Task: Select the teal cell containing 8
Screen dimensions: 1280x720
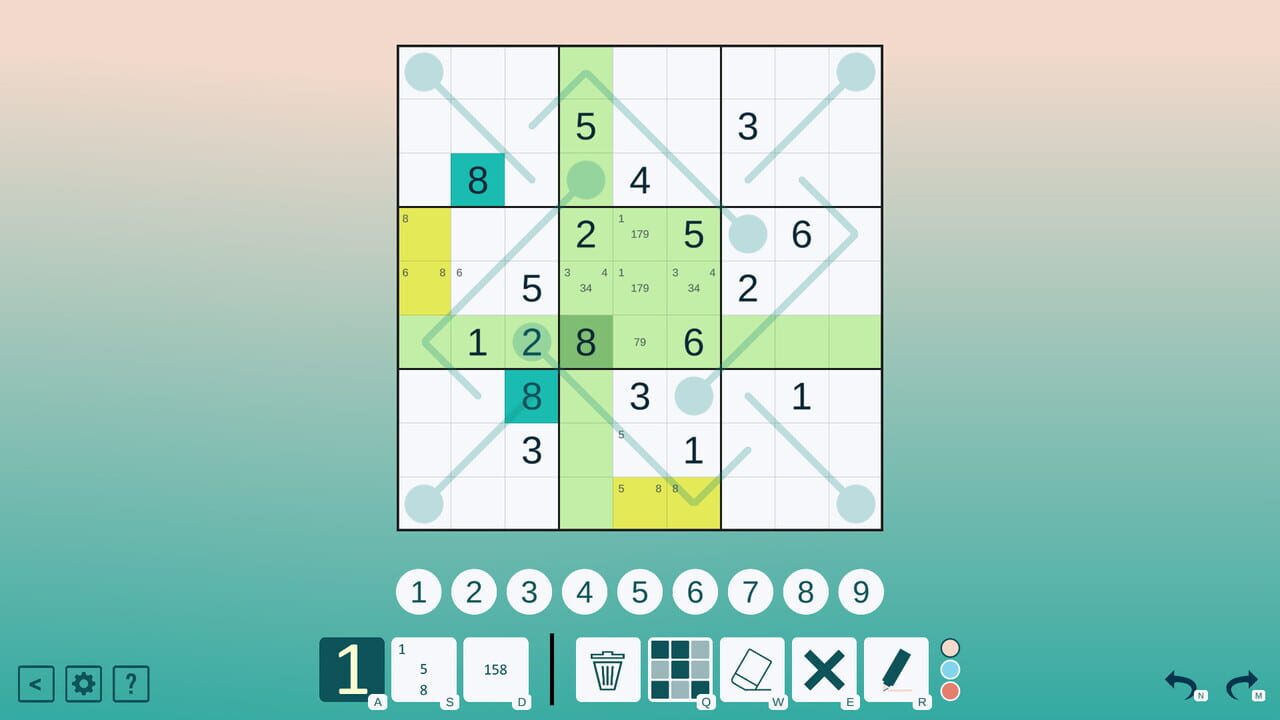Action: (477, 181)
